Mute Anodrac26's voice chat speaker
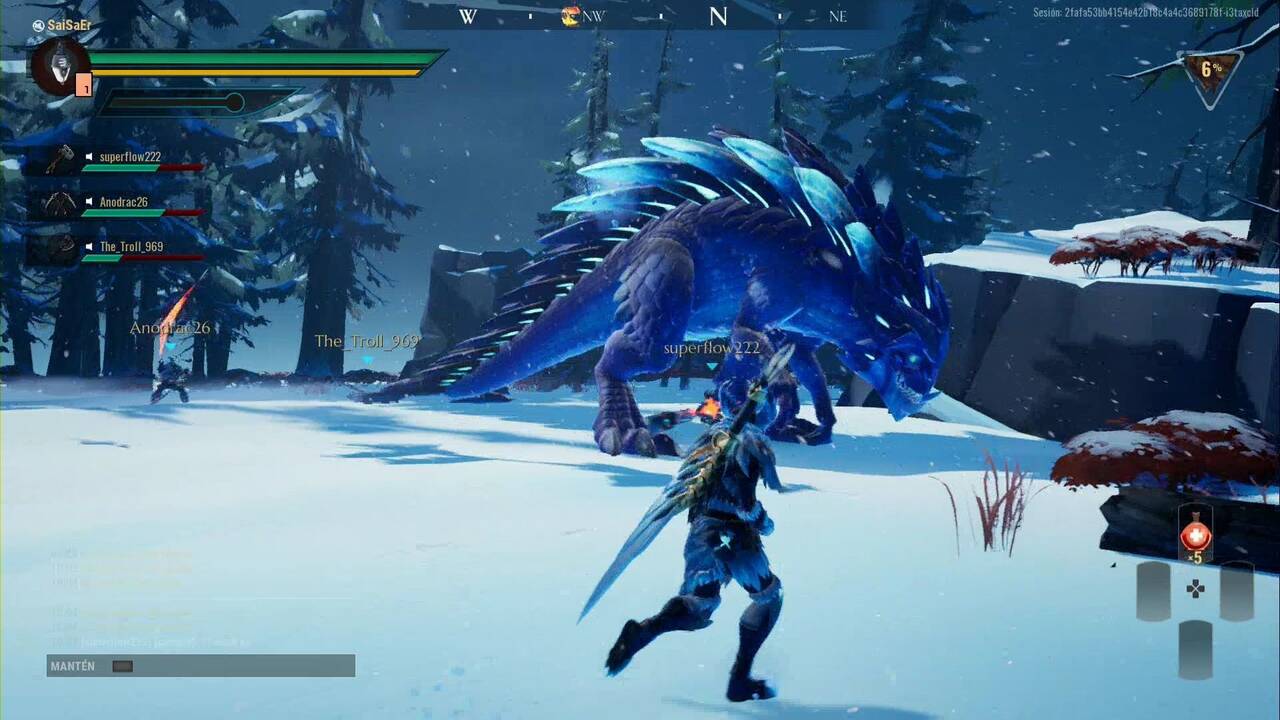This screenshot has width=1280, height=720. [89, 201]
